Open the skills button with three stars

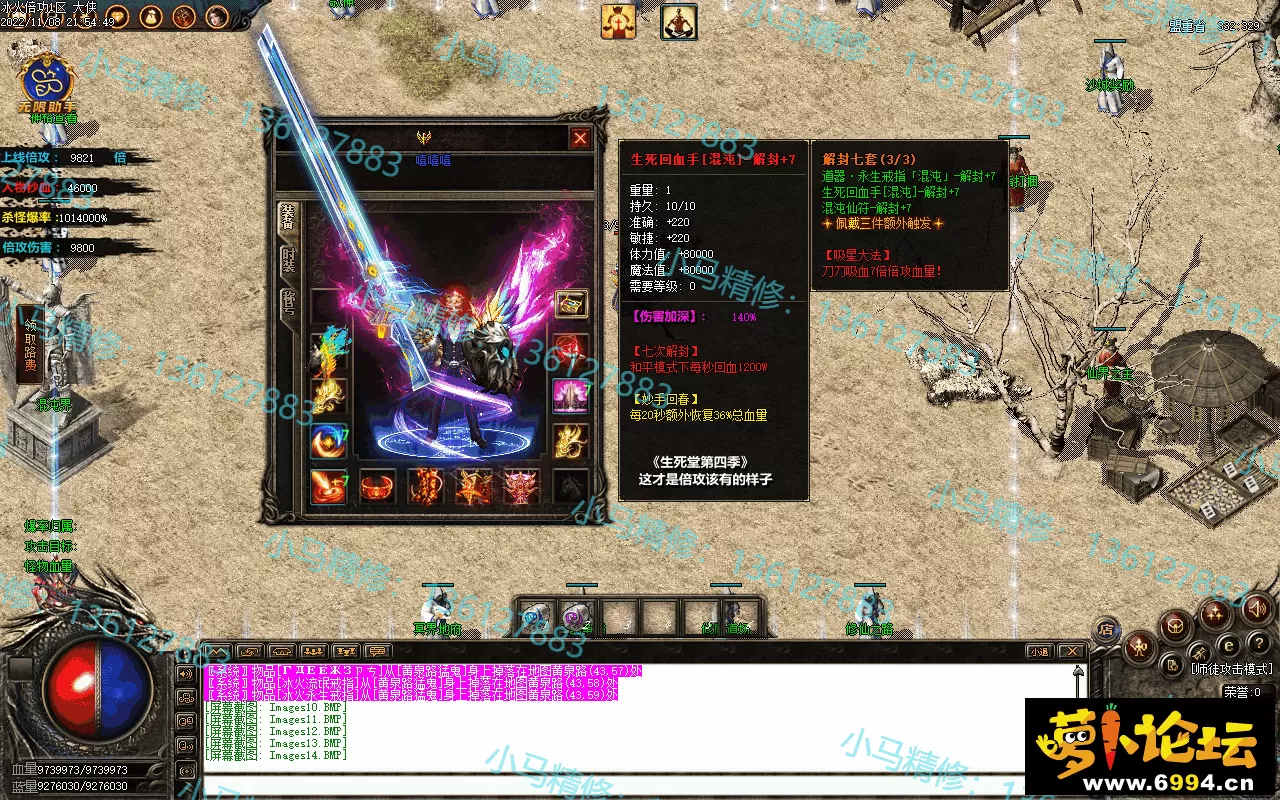1215,612
